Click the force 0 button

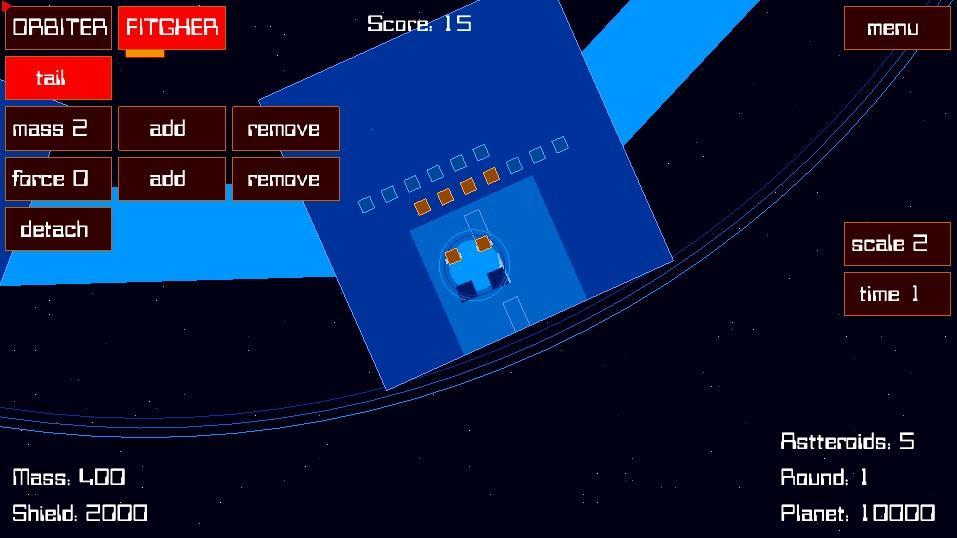point(58,179)
